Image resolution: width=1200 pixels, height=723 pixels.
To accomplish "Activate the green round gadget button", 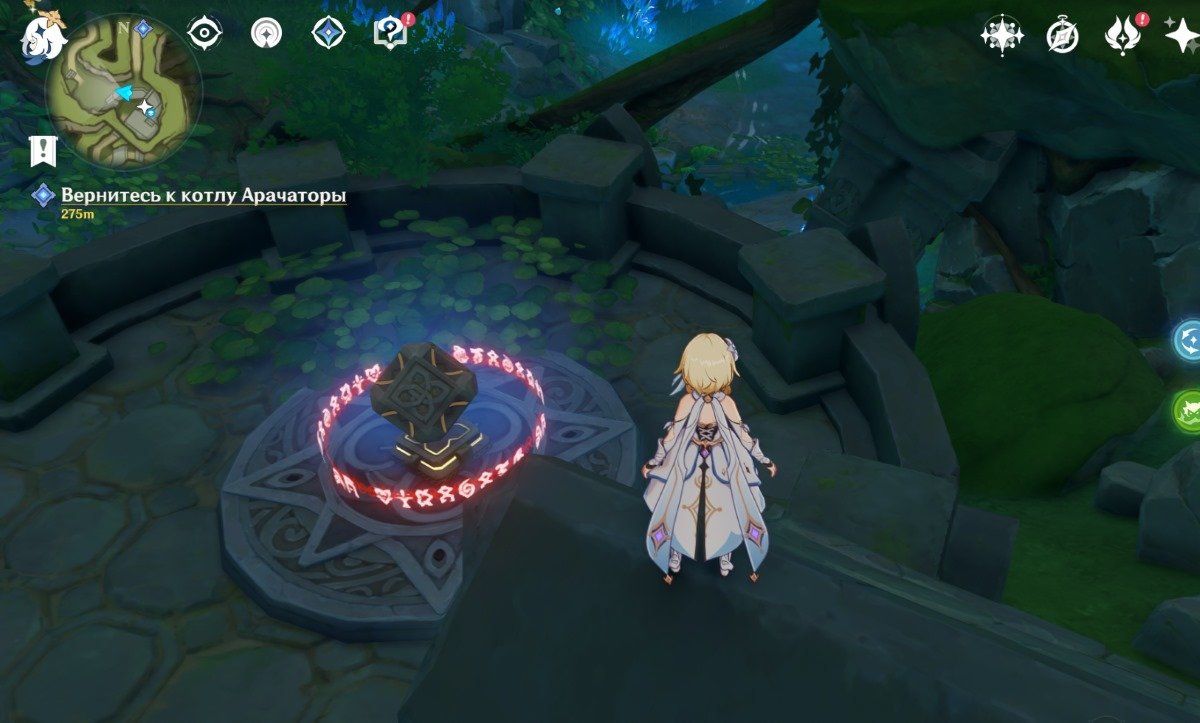I will (1189, 410).
